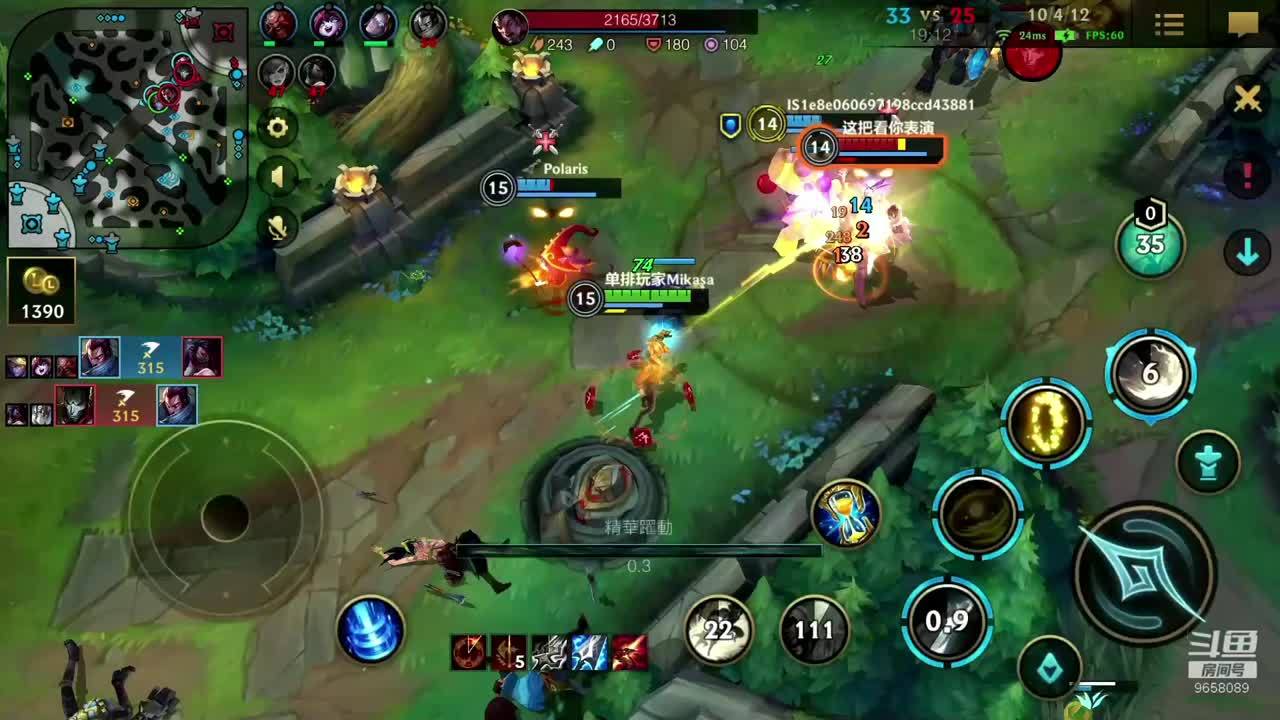Activate the ultimate ability showing 6
1280x720 pixels.
(1150, 373)
